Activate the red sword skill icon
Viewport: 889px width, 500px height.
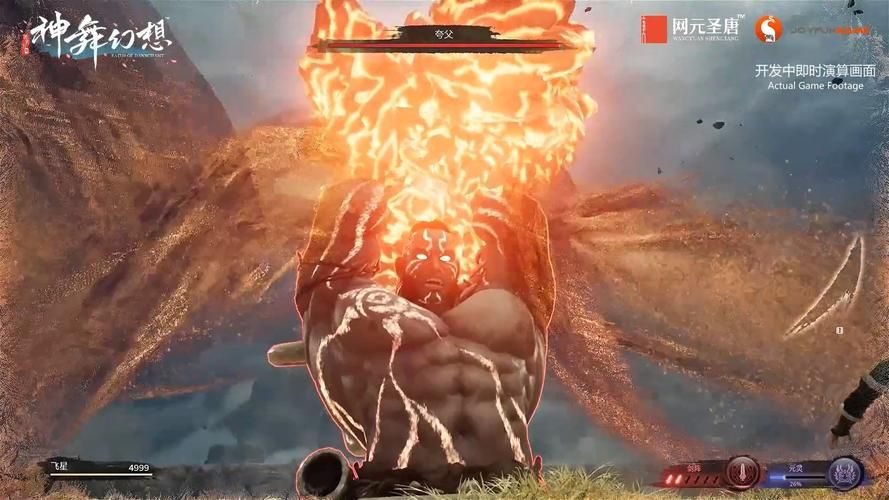point(742,472)
